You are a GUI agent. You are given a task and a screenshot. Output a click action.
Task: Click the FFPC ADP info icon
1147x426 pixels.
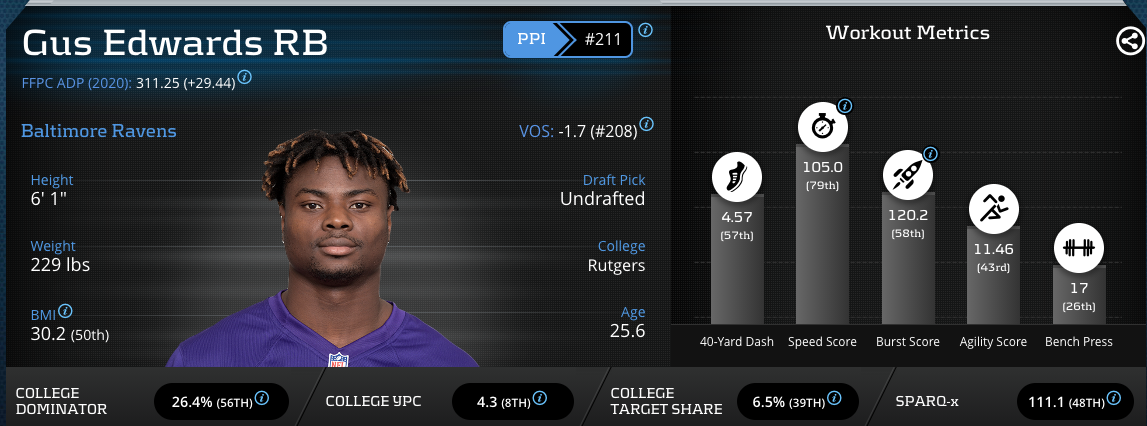tap(245, 76)
